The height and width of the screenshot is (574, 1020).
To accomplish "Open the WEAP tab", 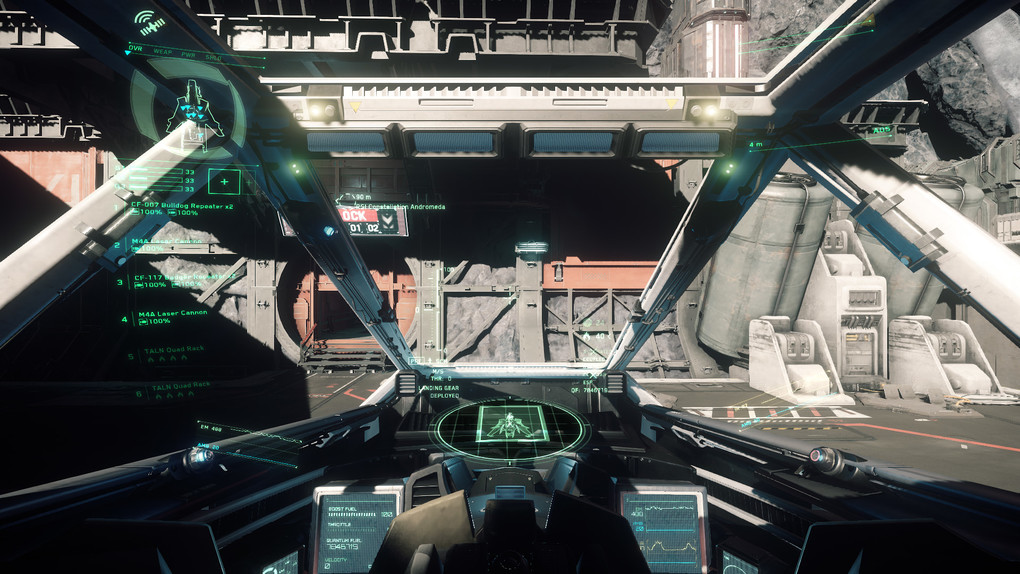I will pos(162,50).
